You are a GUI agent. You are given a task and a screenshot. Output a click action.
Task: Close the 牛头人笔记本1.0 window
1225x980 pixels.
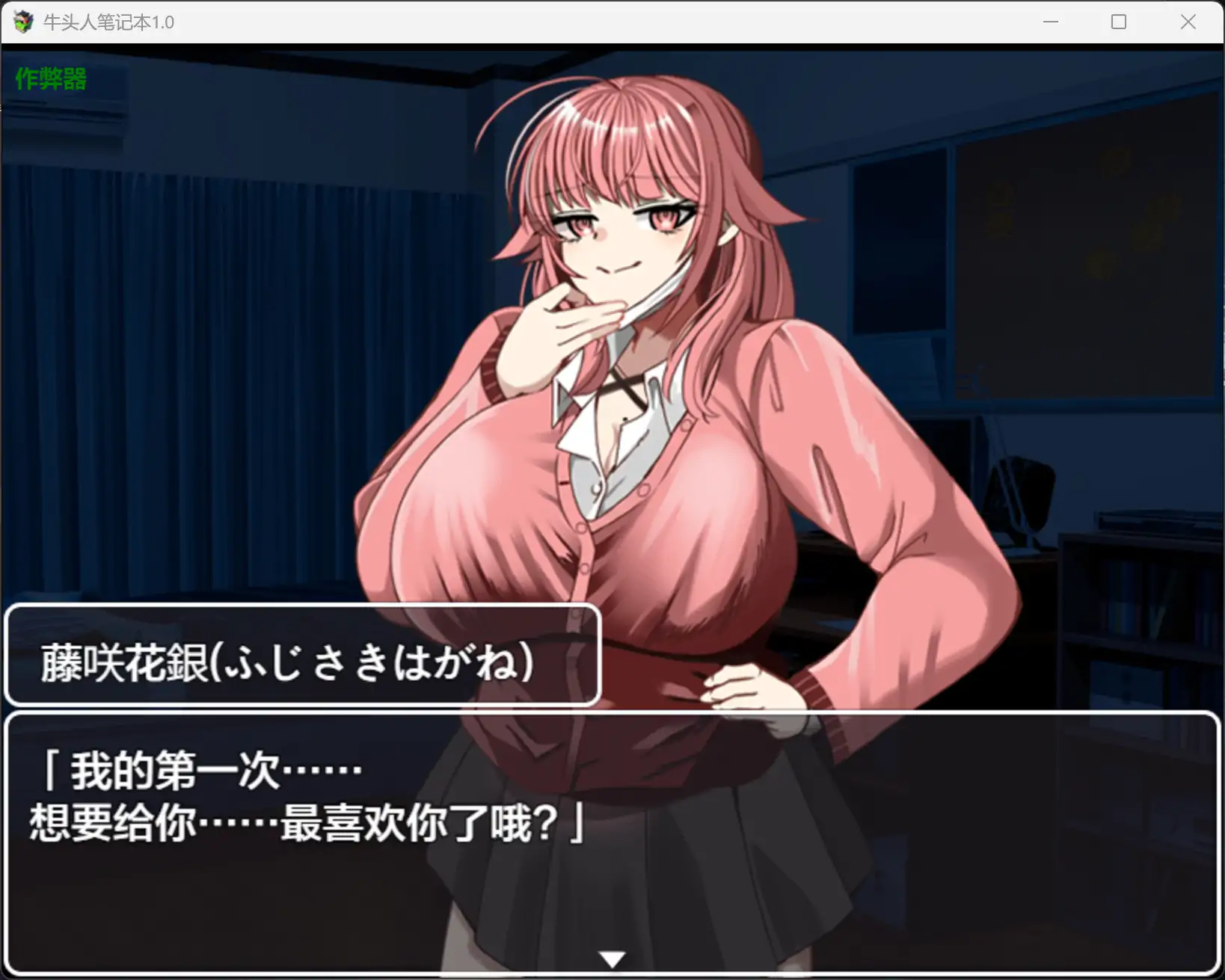coord(1188,22)
